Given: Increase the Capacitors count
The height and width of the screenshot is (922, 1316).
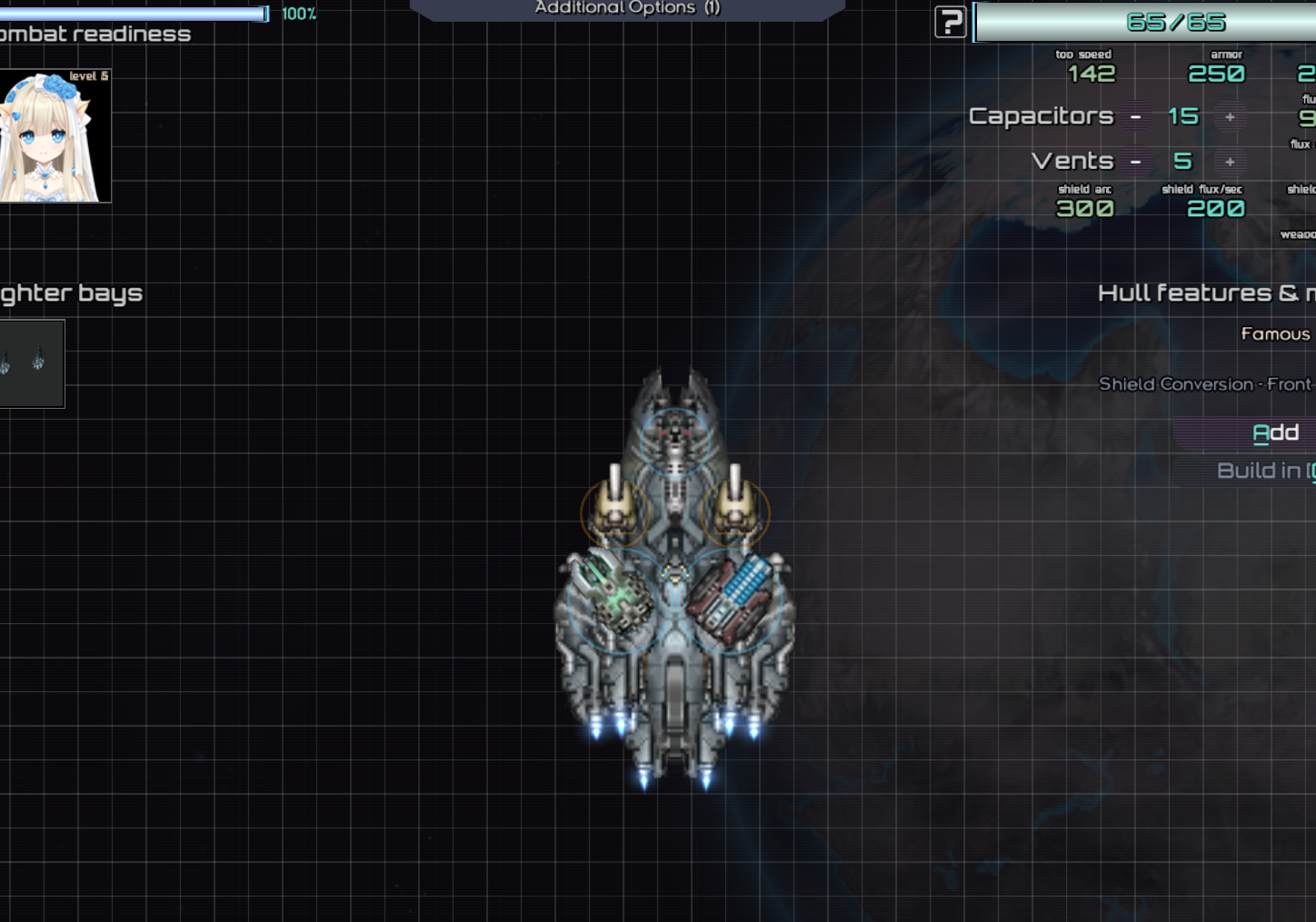Looking at the screenshot, I should 1230,117.
